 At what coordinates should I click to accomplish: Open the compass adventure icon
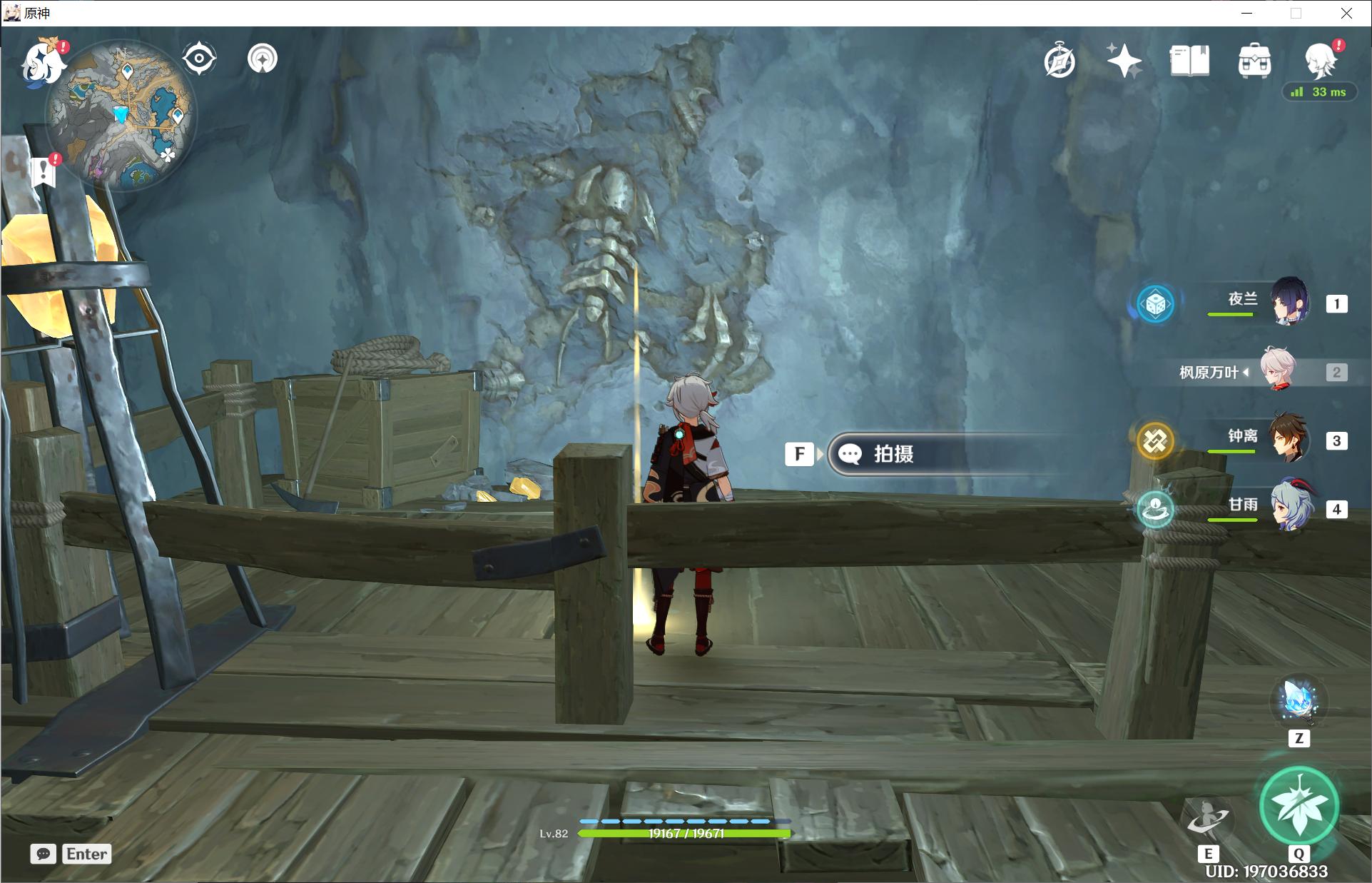[x=1060, y=61]
